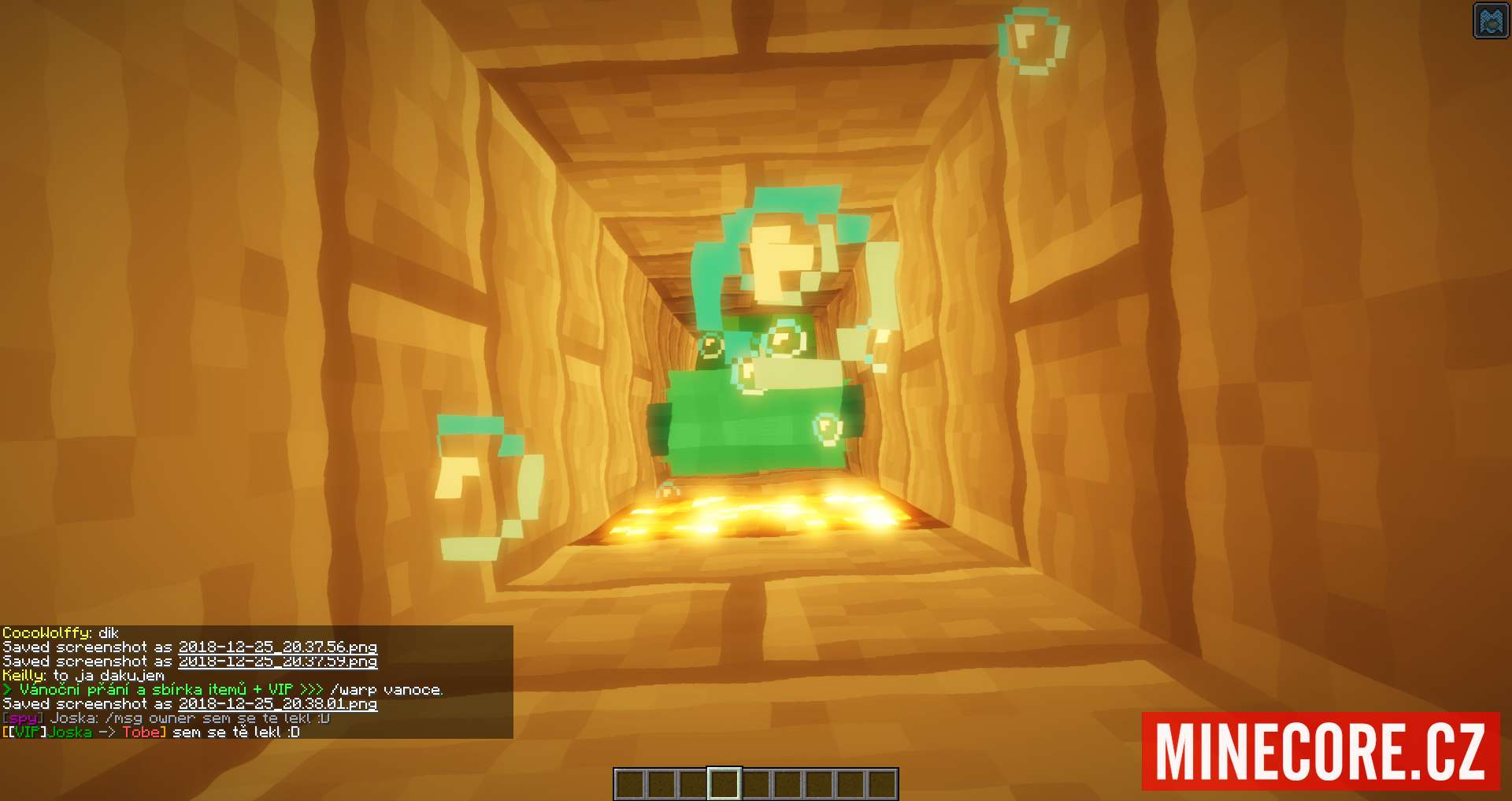Screen dimensions: 1512x801
Task: Open screenshot link 2018-12-25_20.37.59.png
Action: tap(277, 662)
